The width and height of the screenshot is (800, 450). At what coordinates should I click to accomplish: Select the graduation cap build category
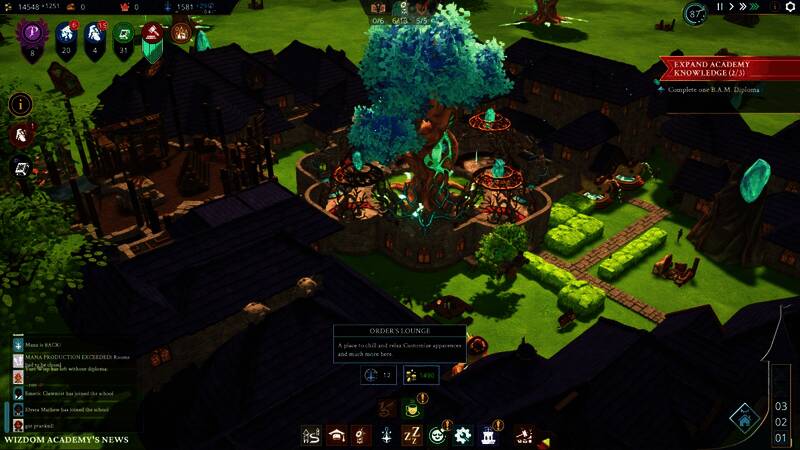[x=337, y=435]
